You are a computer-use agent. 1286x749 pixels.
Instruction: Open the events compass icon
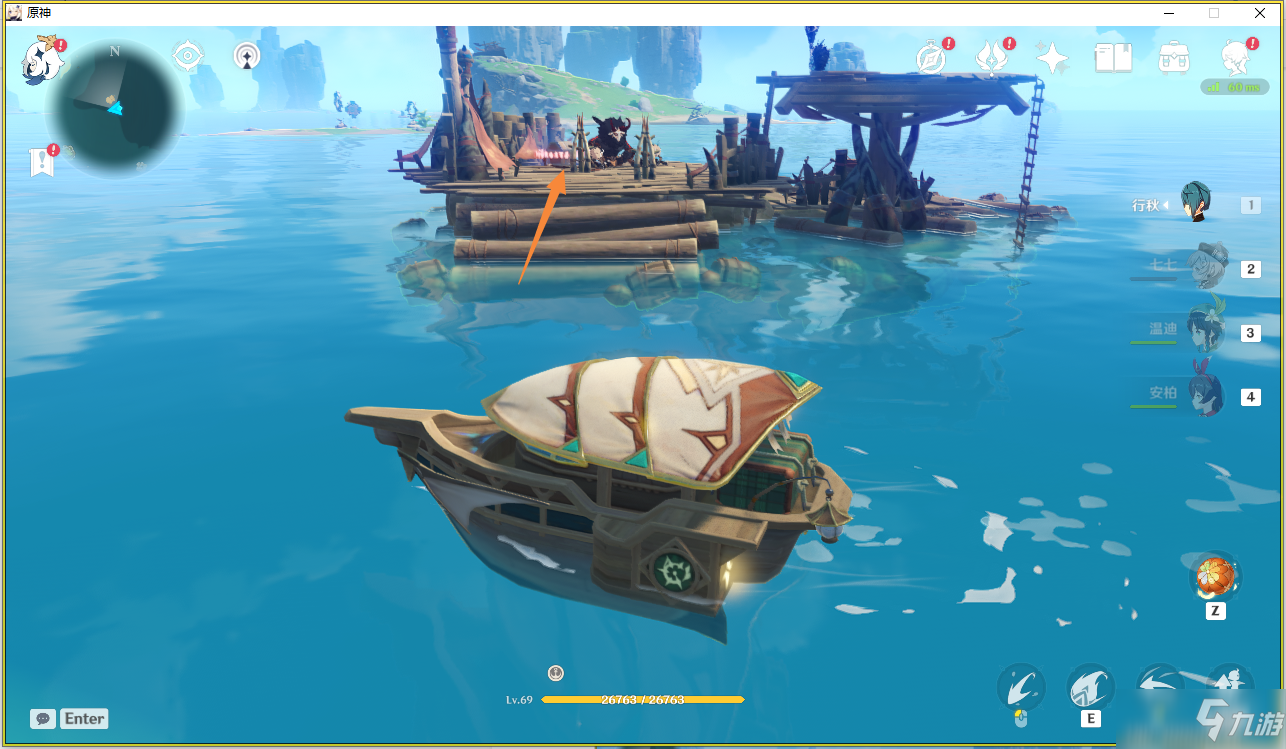click(x=931, y=59)
